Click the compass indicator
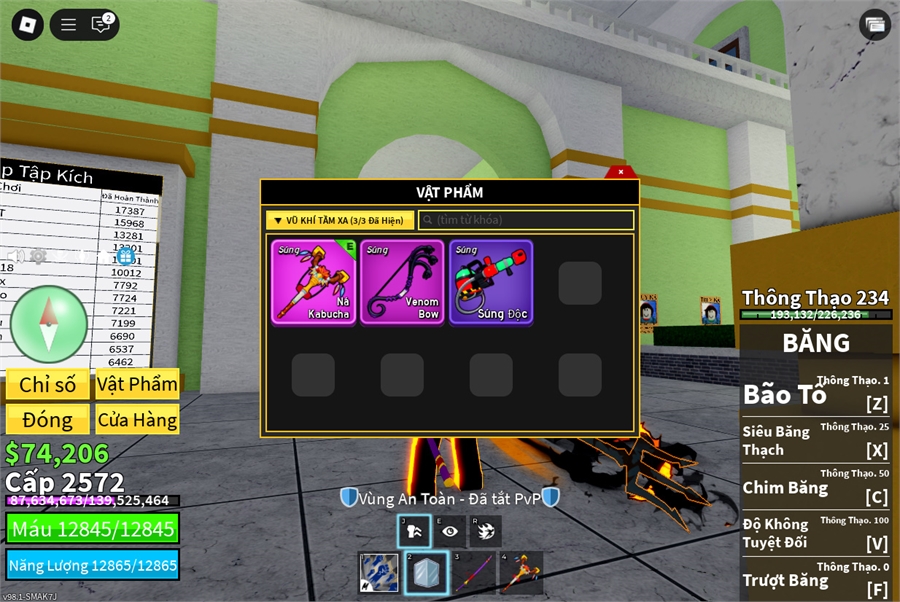 pos(49,324)
